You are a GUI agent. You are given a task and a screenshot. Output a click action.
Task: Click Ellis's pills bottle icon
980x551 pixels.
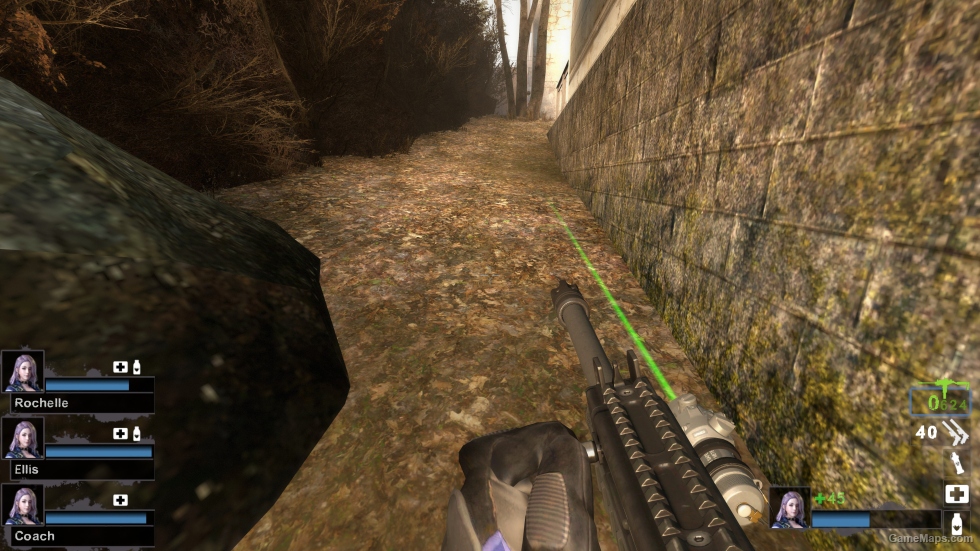click(136, 433)
